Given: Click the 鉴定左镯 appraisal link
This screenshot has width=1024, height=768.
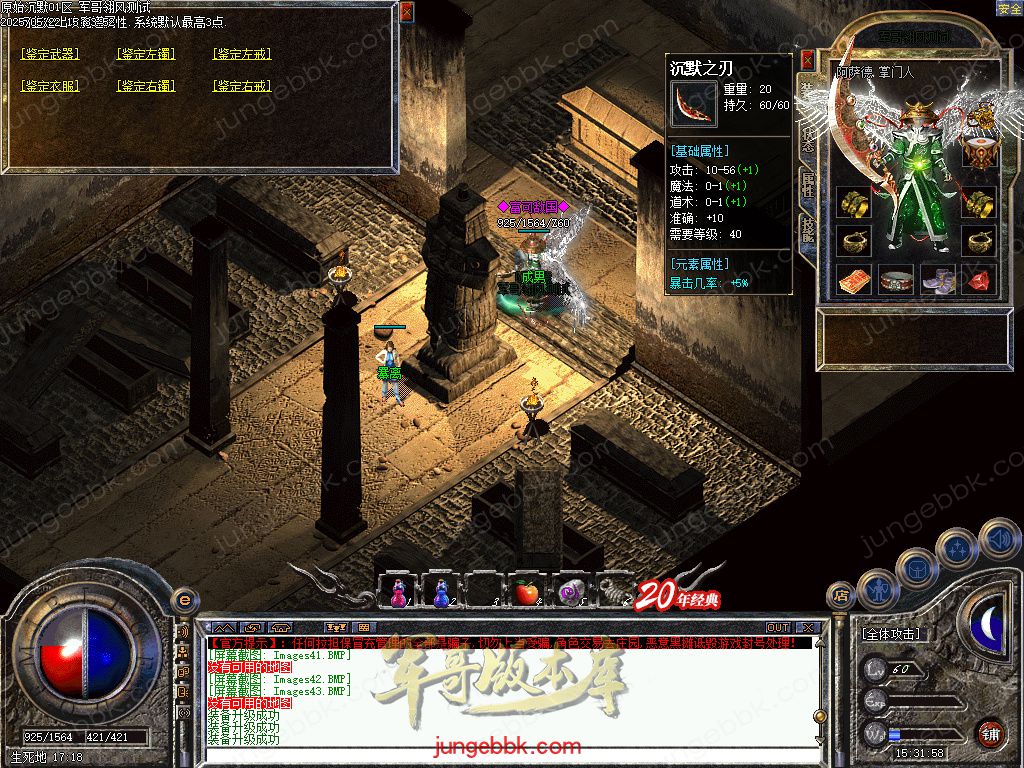Looking at the screenshot, I should (146, 54).
